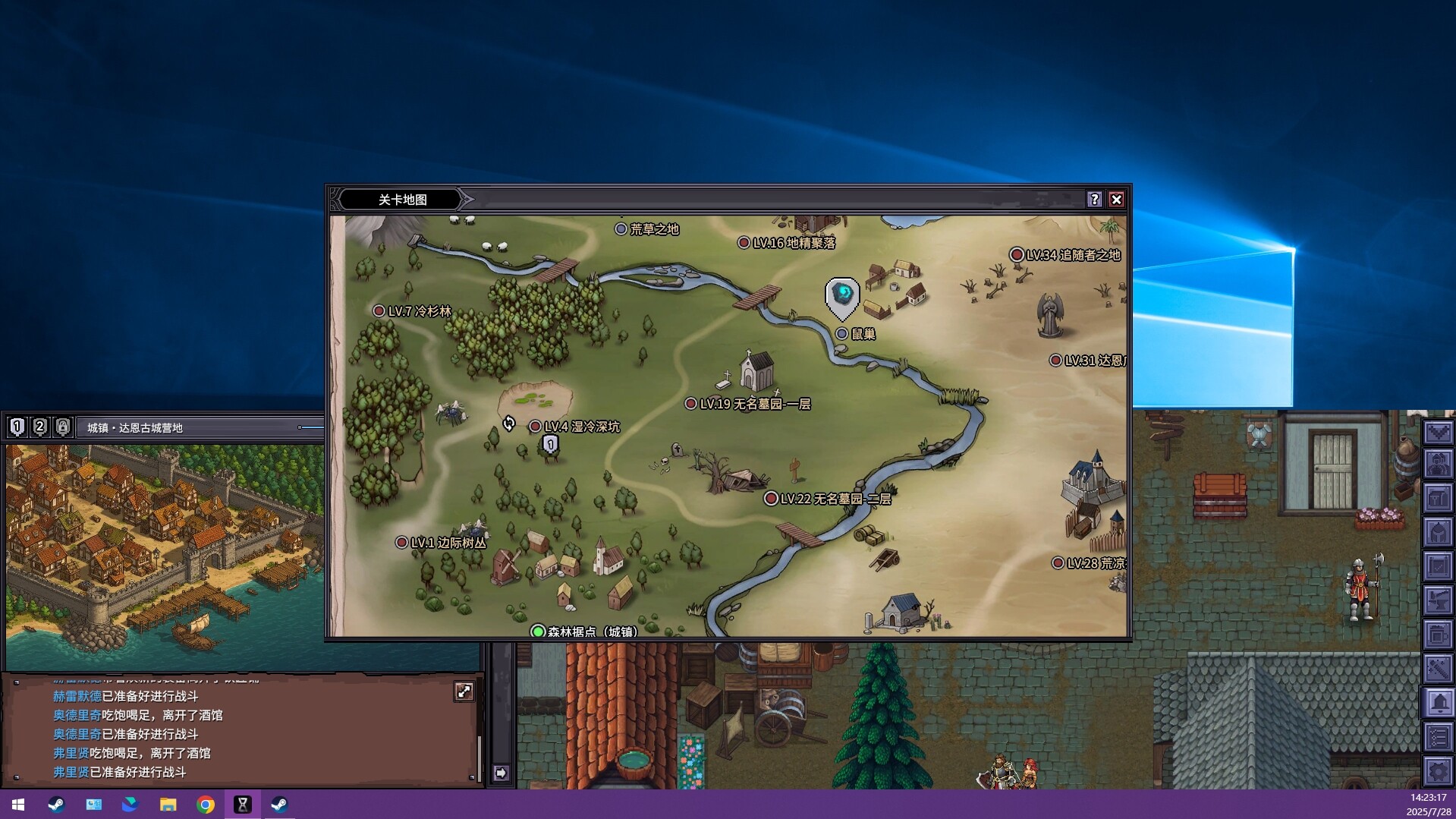The image size is (1456, 819).
Task: Select LV.19 无名墓园-一层 marker
Action: pyautogui.click(x=690, y=404)
